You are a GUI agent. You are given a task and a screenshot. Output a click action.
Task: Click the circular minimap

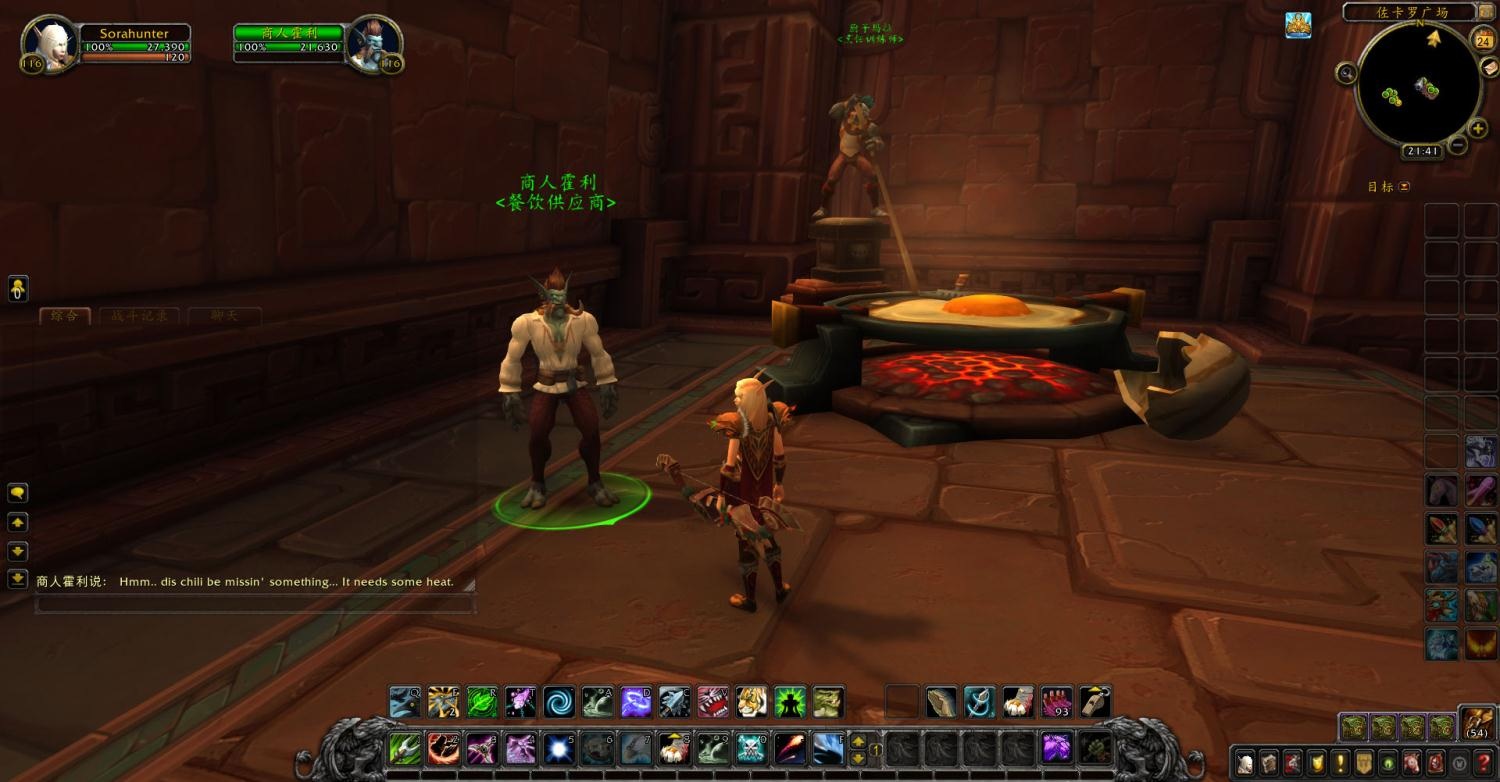pos(1418,85)
